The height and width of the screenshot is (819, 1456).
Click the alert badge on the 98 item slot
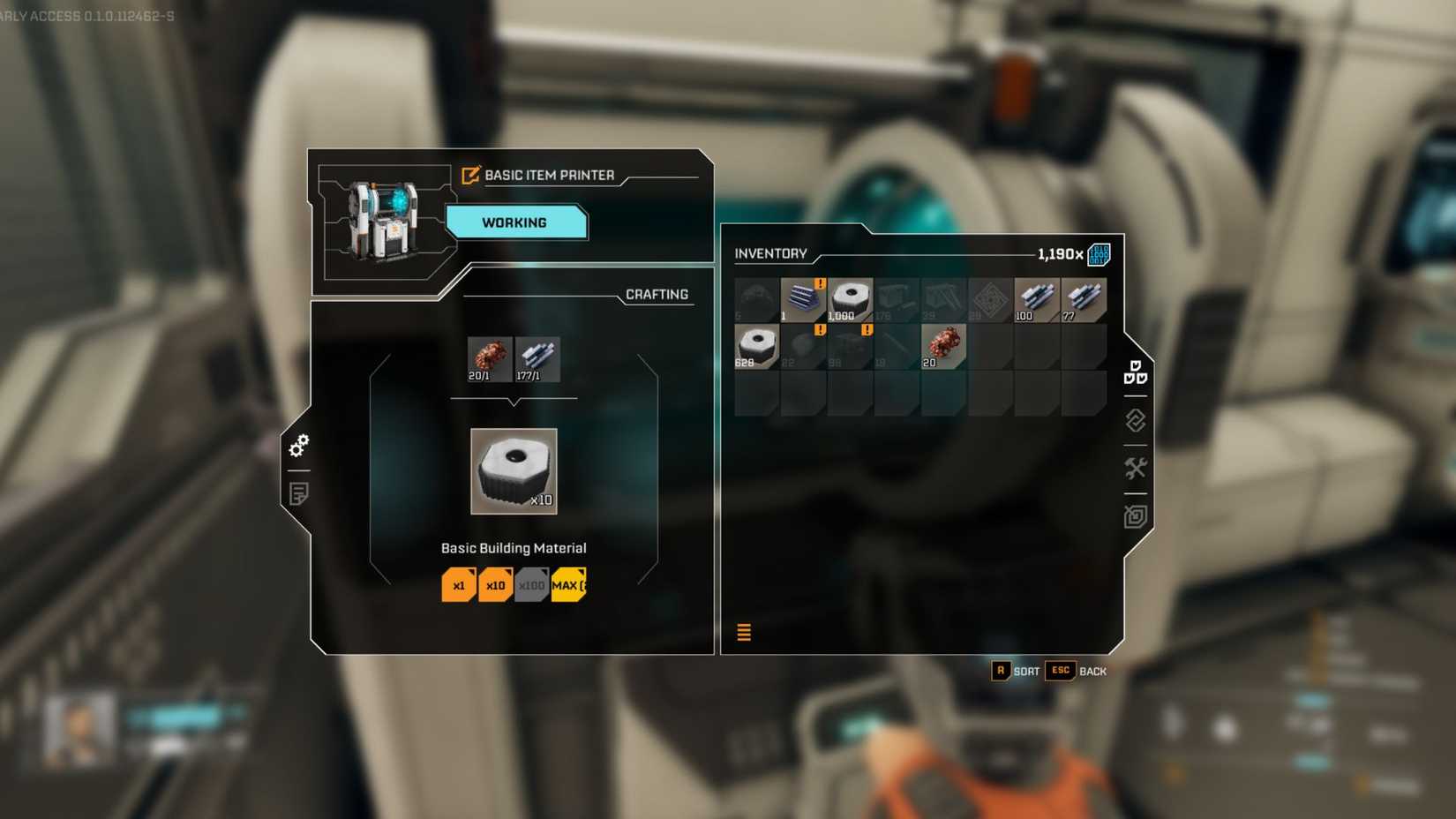(866, 331)
